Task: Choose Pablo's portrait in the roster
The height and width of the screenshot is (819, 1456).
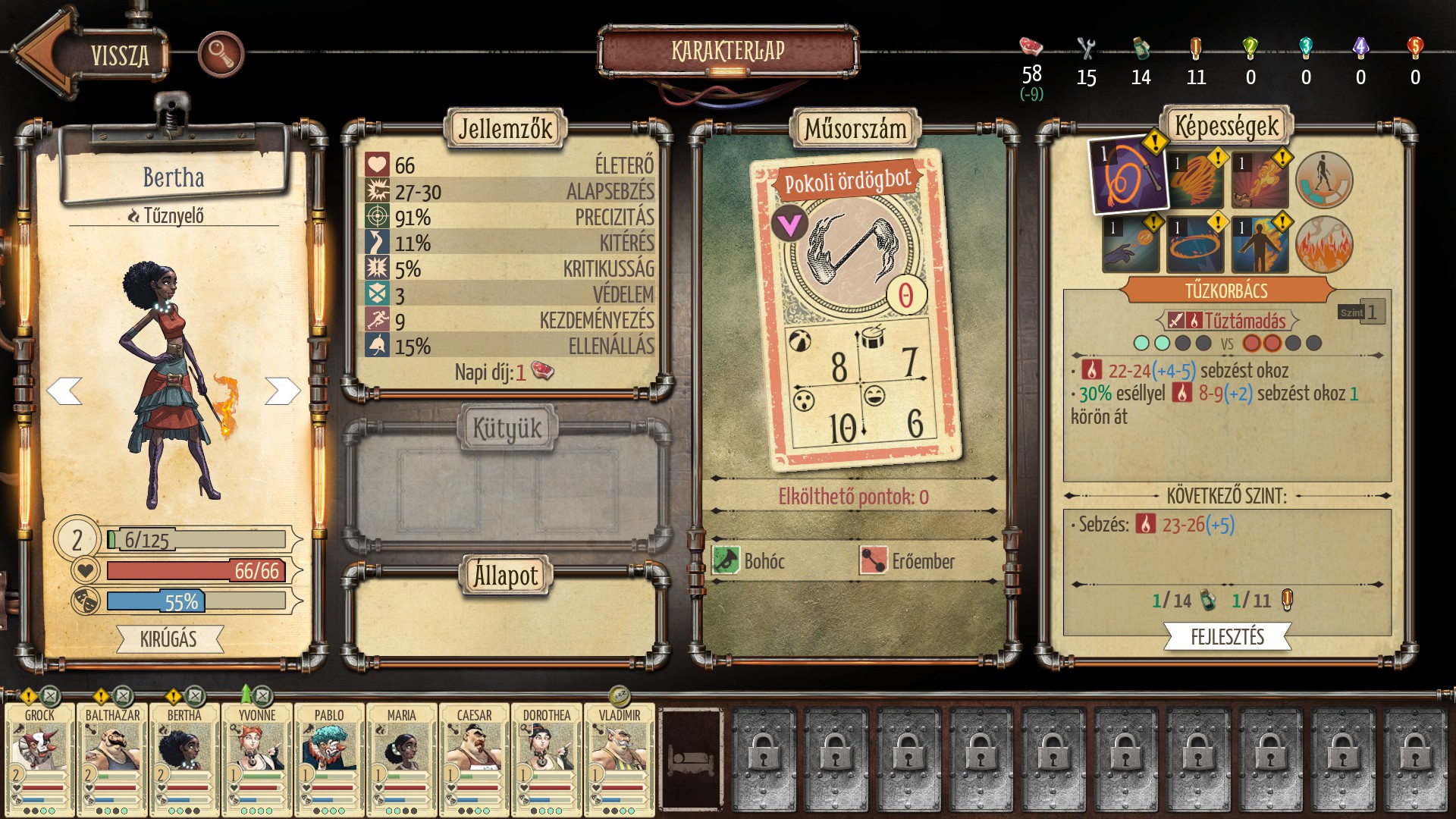Action: [x=329, y=758]
